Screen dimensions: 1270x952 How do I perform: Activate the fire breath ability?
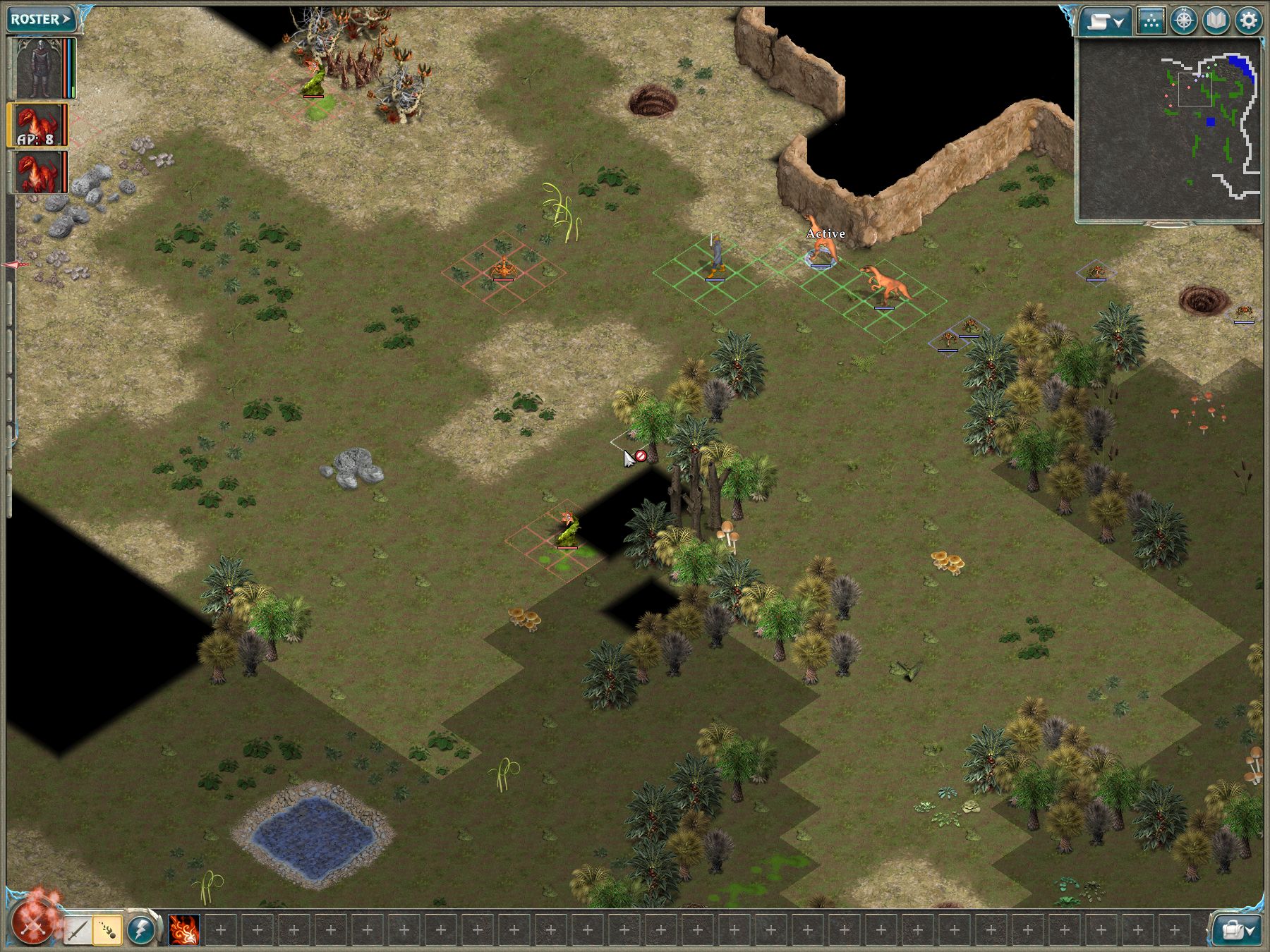[184, 930]
